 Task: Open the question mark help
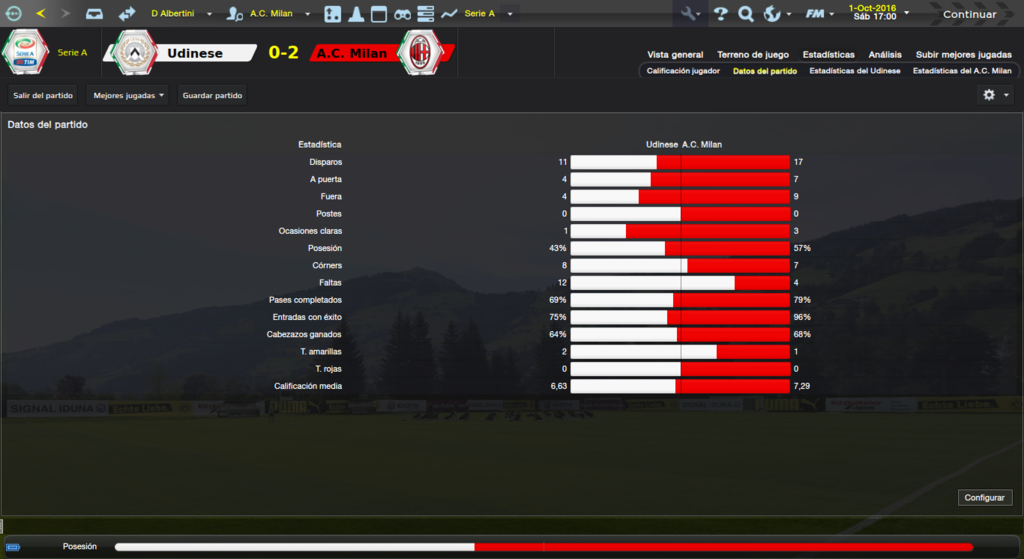pyautogui.click(x=720, y=14)
